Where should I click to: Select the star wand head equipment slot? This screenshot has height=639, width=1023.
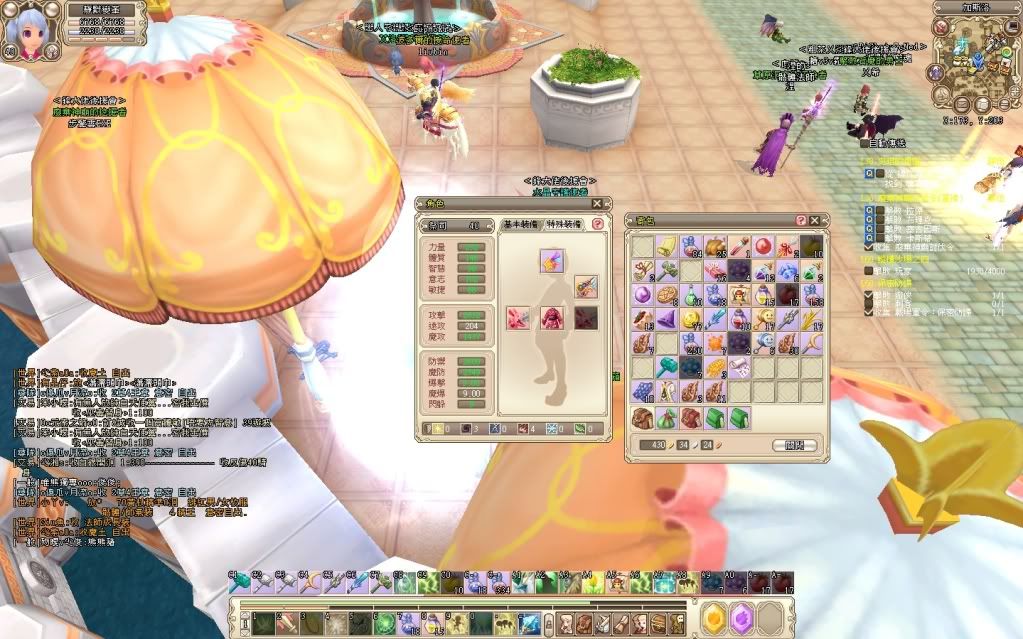(552, 261)
